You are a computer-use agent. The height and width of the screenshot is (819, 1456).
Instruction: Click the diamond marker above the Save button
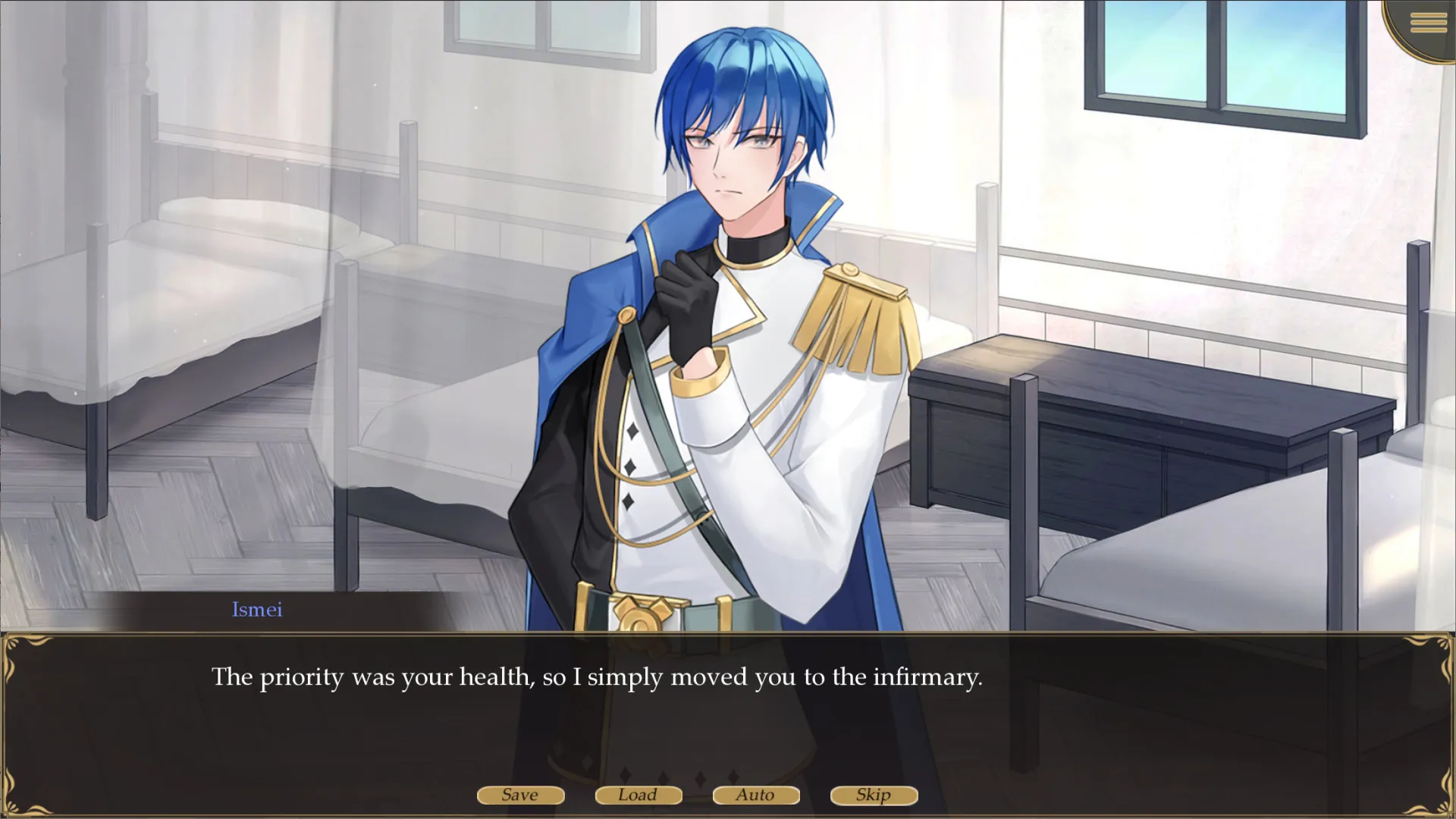pyautogui.click(x=625, y=777)
